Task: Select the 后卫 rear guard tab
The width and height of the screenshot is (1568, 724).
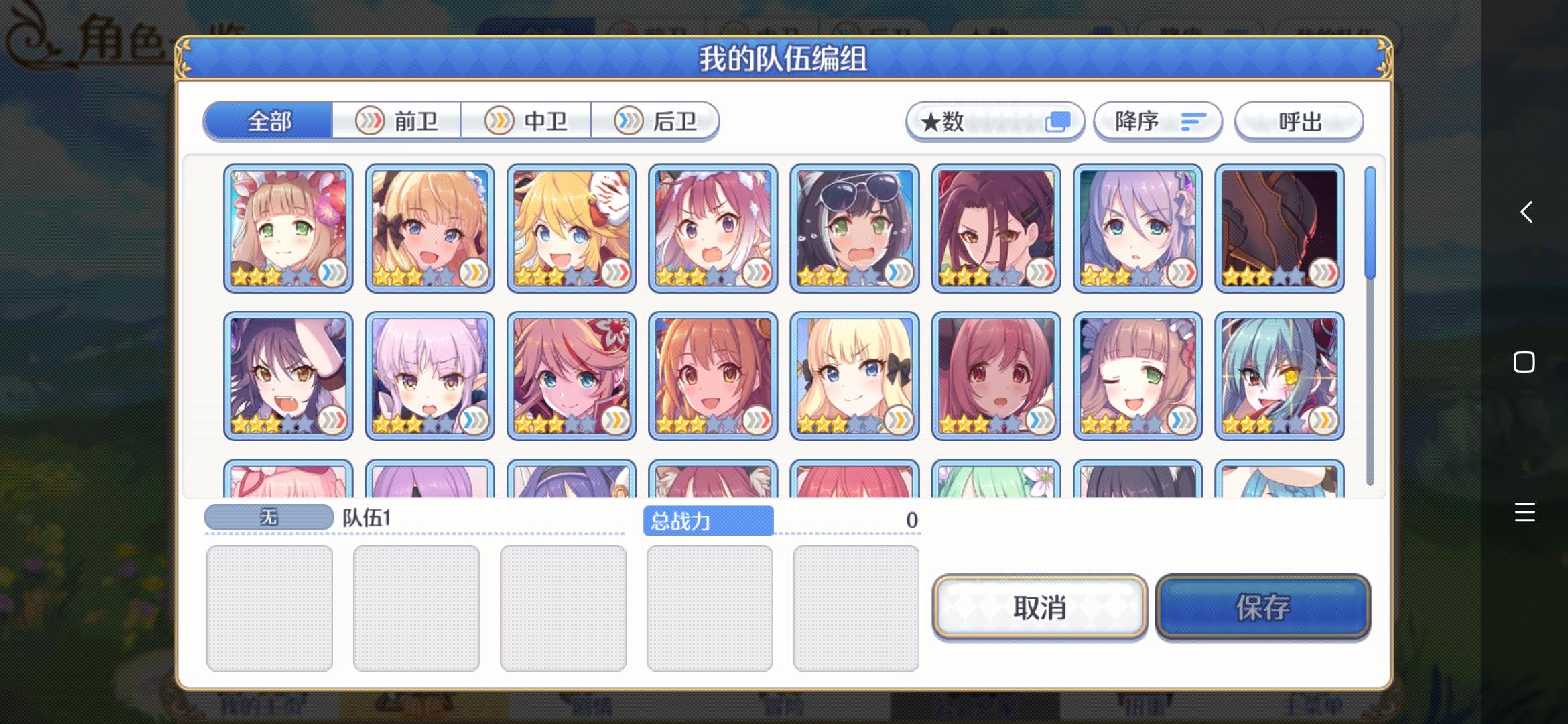Action: pyautogui.click(x=655, y=121)
